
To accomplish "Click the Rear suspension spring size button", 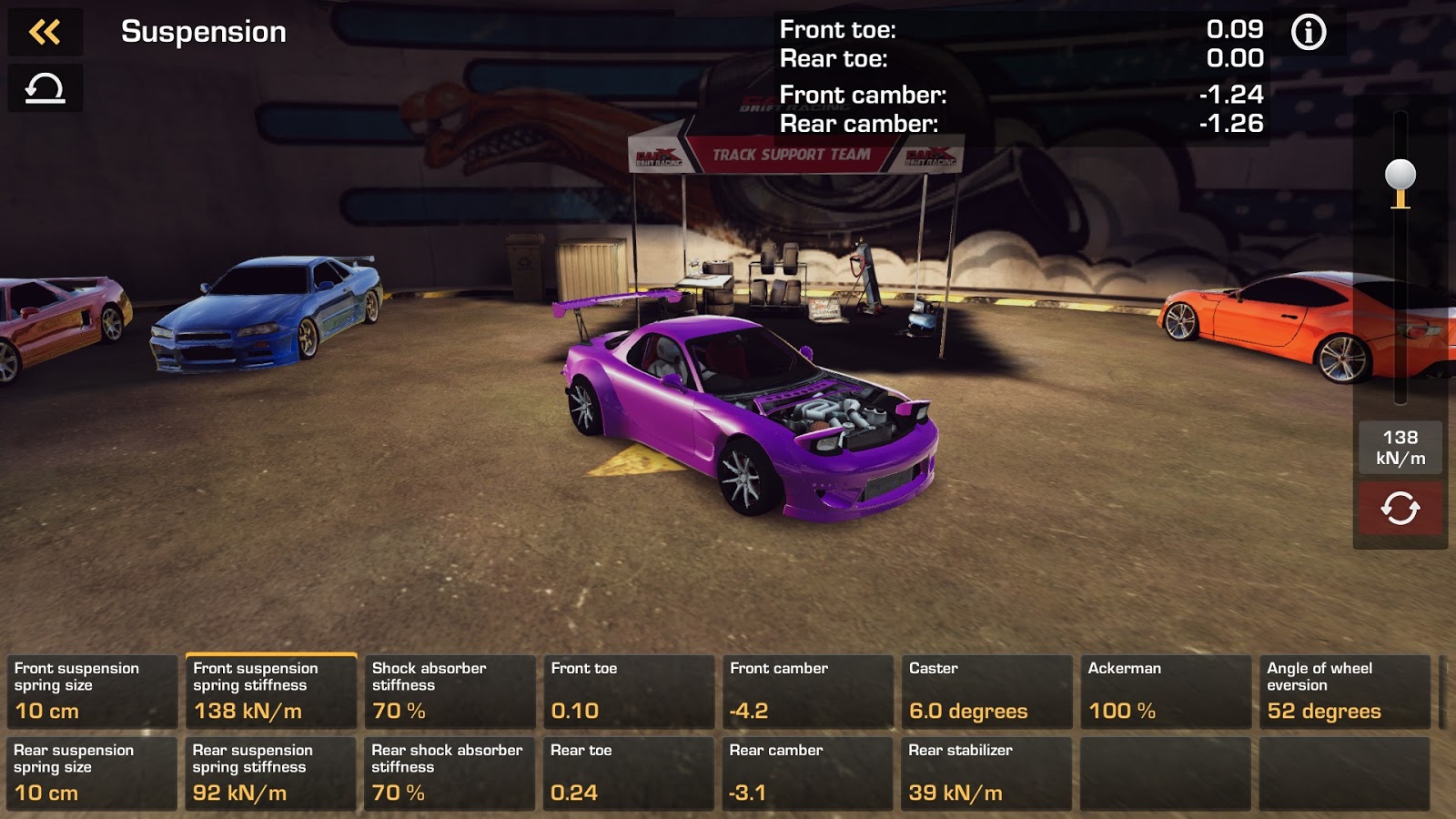I will (x=91, y=773).
